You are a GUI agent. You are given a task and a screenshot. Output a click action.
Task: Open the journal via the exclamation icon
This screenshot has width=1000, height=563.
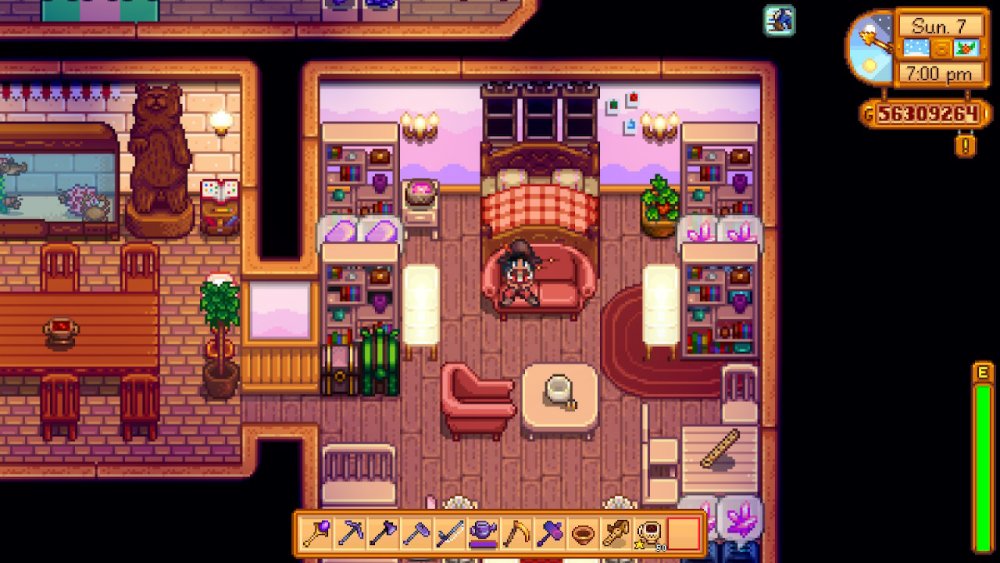click(966, 146)
